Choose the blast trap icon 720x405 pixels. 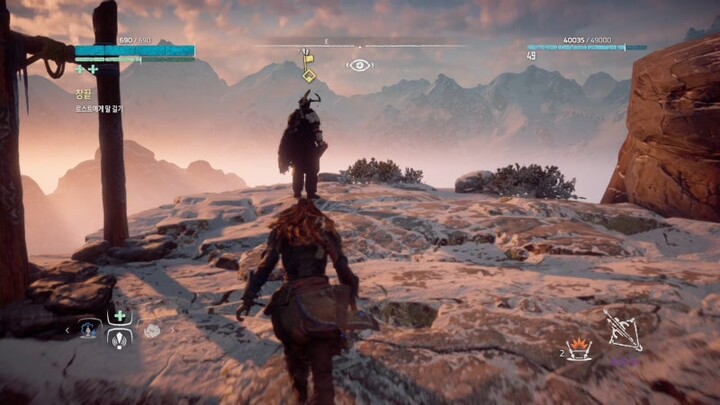click(579, 350)
